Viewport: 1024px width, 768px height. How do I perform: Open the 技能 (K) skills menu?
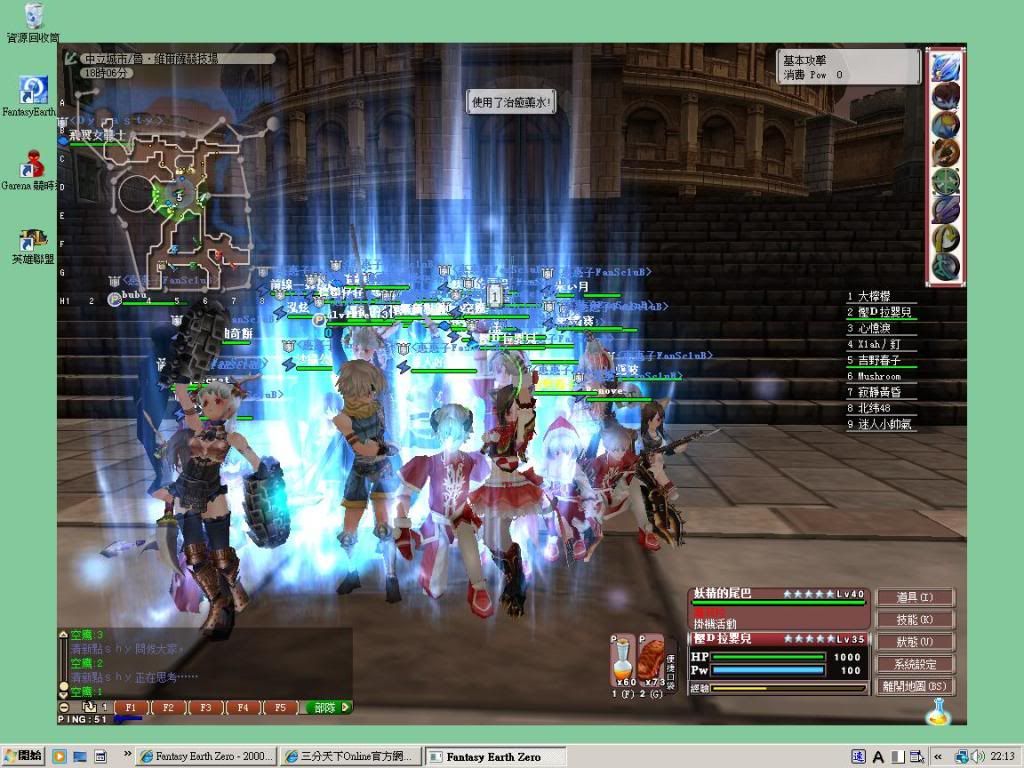[x=915, y=620]
